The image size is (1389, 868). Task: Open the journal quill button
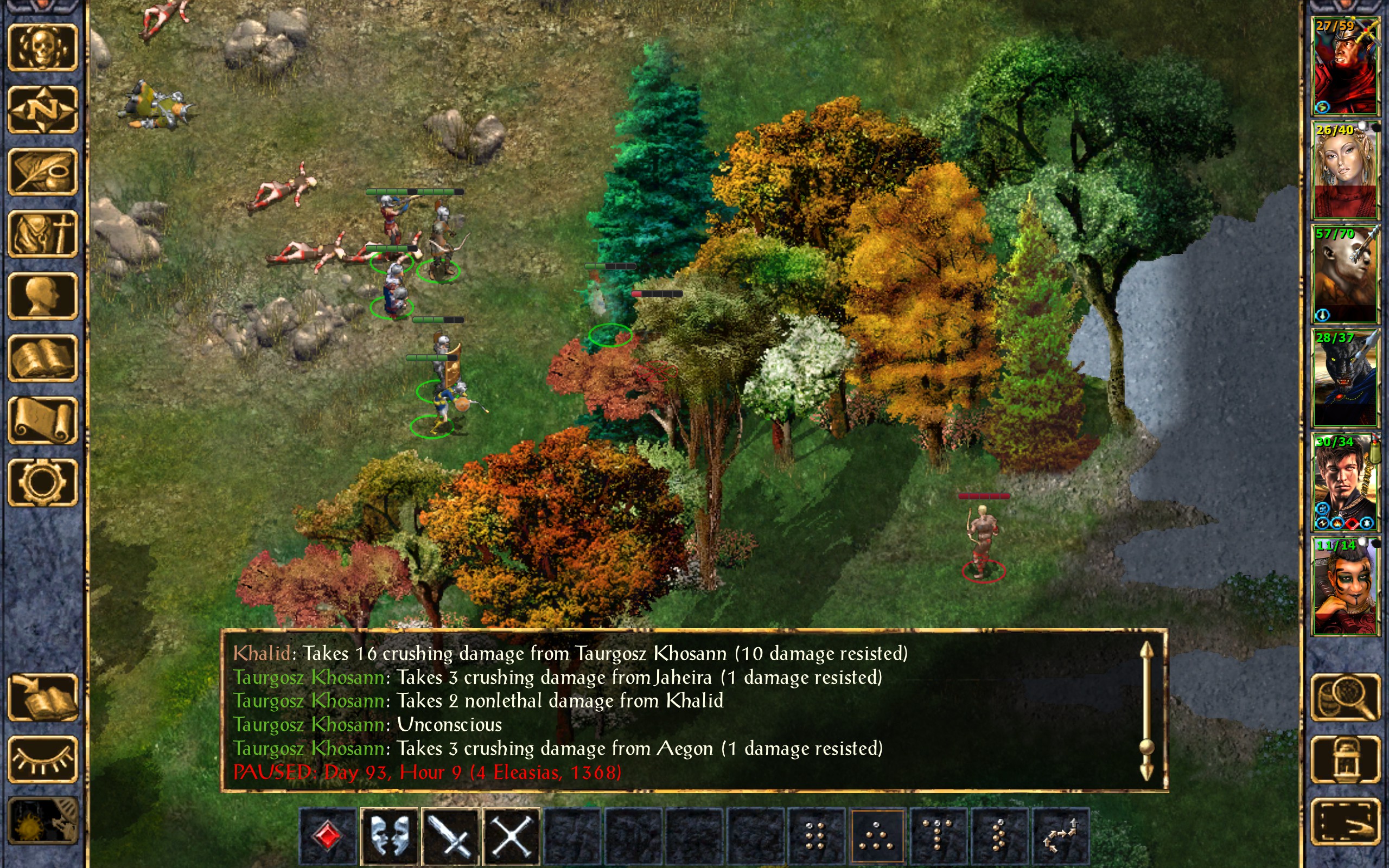click(42, 171)
